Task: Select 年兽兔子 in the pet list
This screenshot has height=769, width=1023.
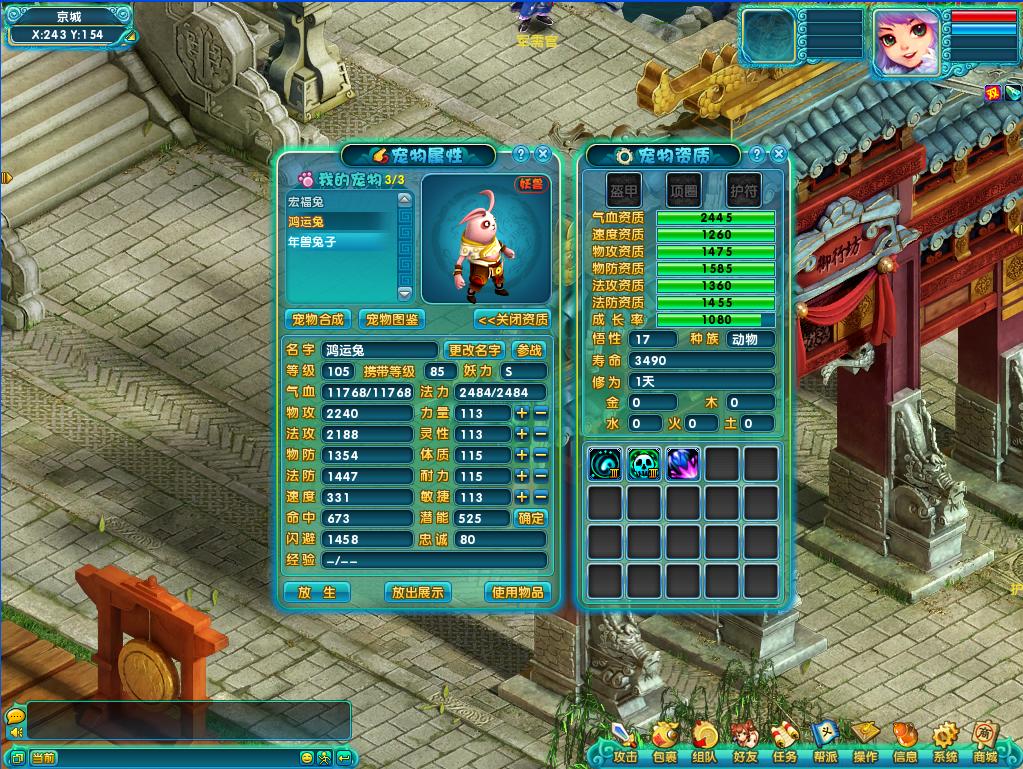Action: tap(340, 241)
